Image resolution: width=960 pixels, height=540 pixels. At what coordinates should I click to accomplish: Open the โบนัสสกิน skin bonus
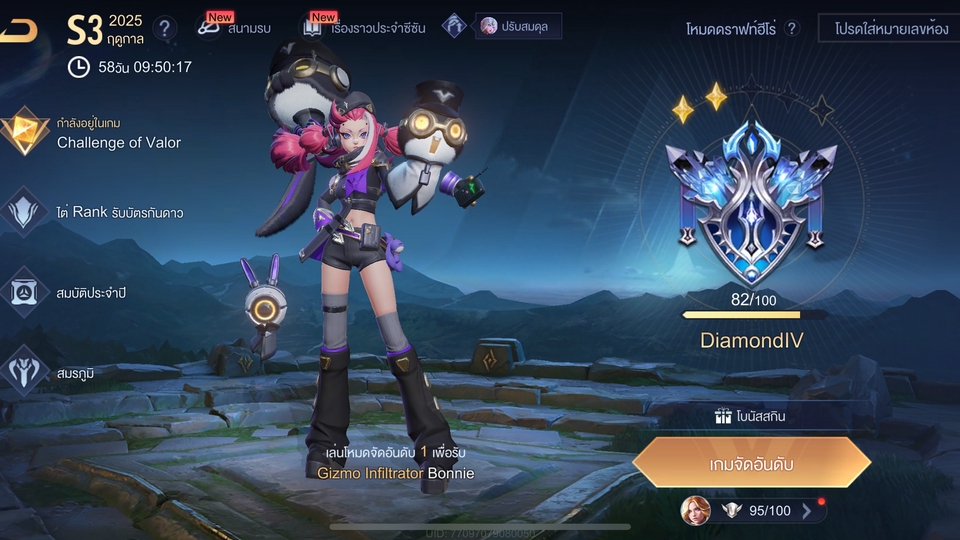tap(750, 417)
